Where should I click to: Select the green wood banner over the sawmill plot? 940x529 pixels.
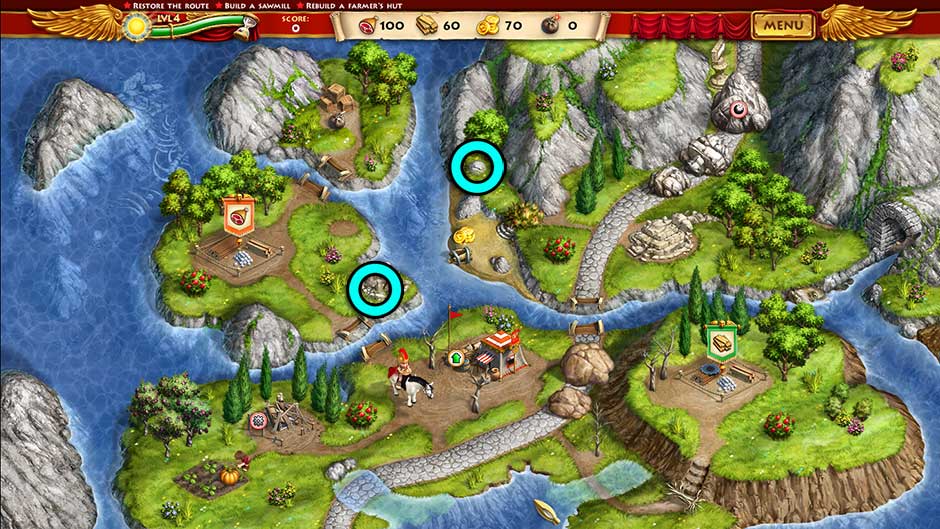(720, 341)
